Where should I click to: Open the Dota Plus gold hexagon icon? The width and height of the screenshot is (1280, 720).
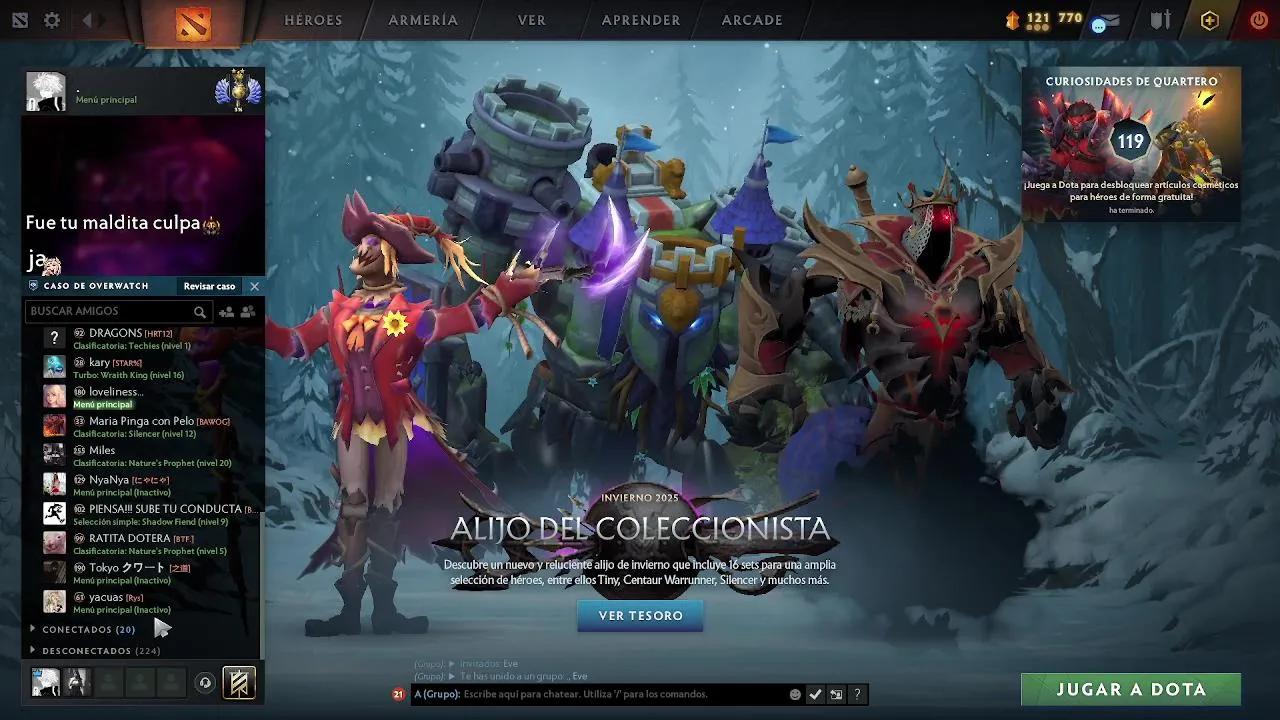pos(1210,20)
